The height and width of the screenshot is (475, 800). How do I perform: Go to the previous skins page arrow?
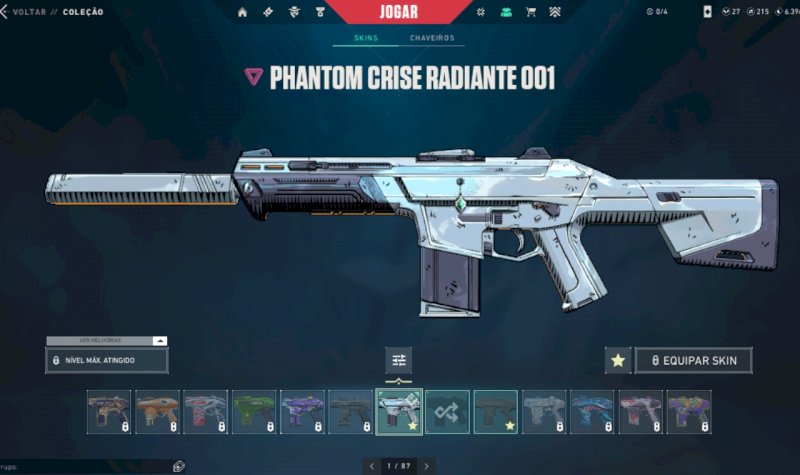point(371,466)
